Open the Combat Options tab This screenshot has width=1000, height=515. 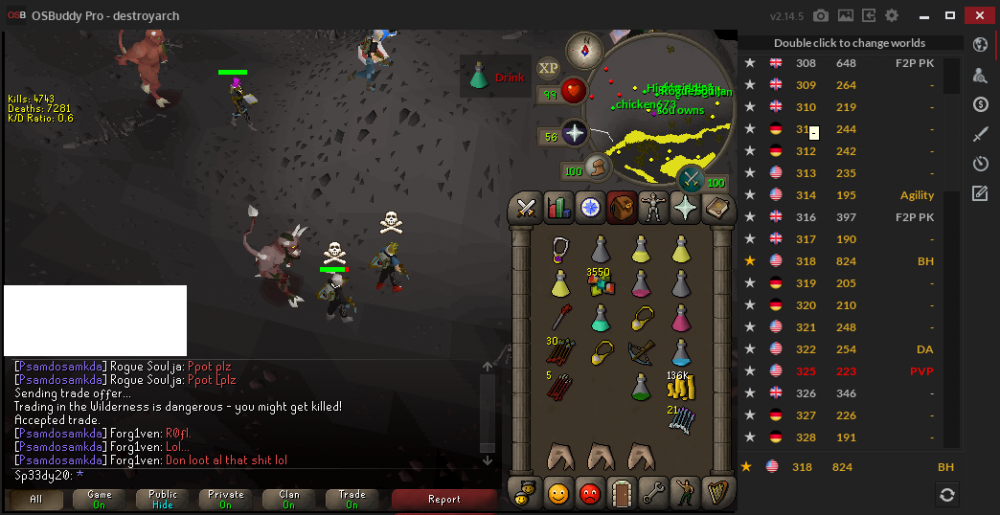527,207
